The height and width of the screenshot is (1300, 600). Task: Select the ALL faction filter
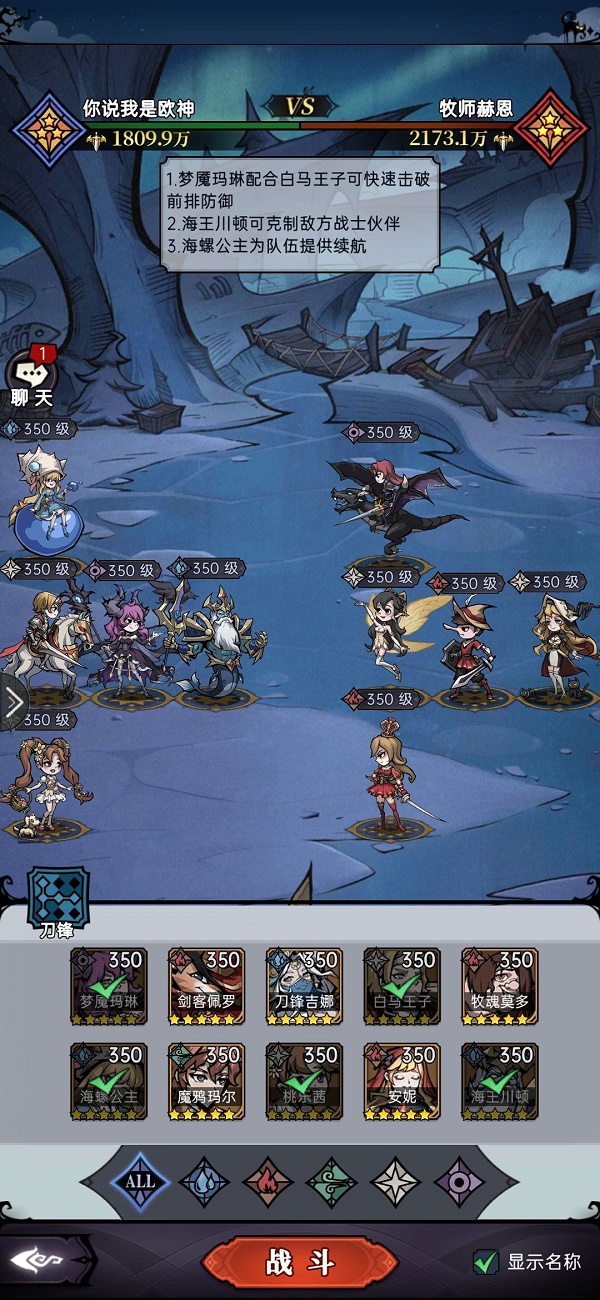coord(140,1181)
